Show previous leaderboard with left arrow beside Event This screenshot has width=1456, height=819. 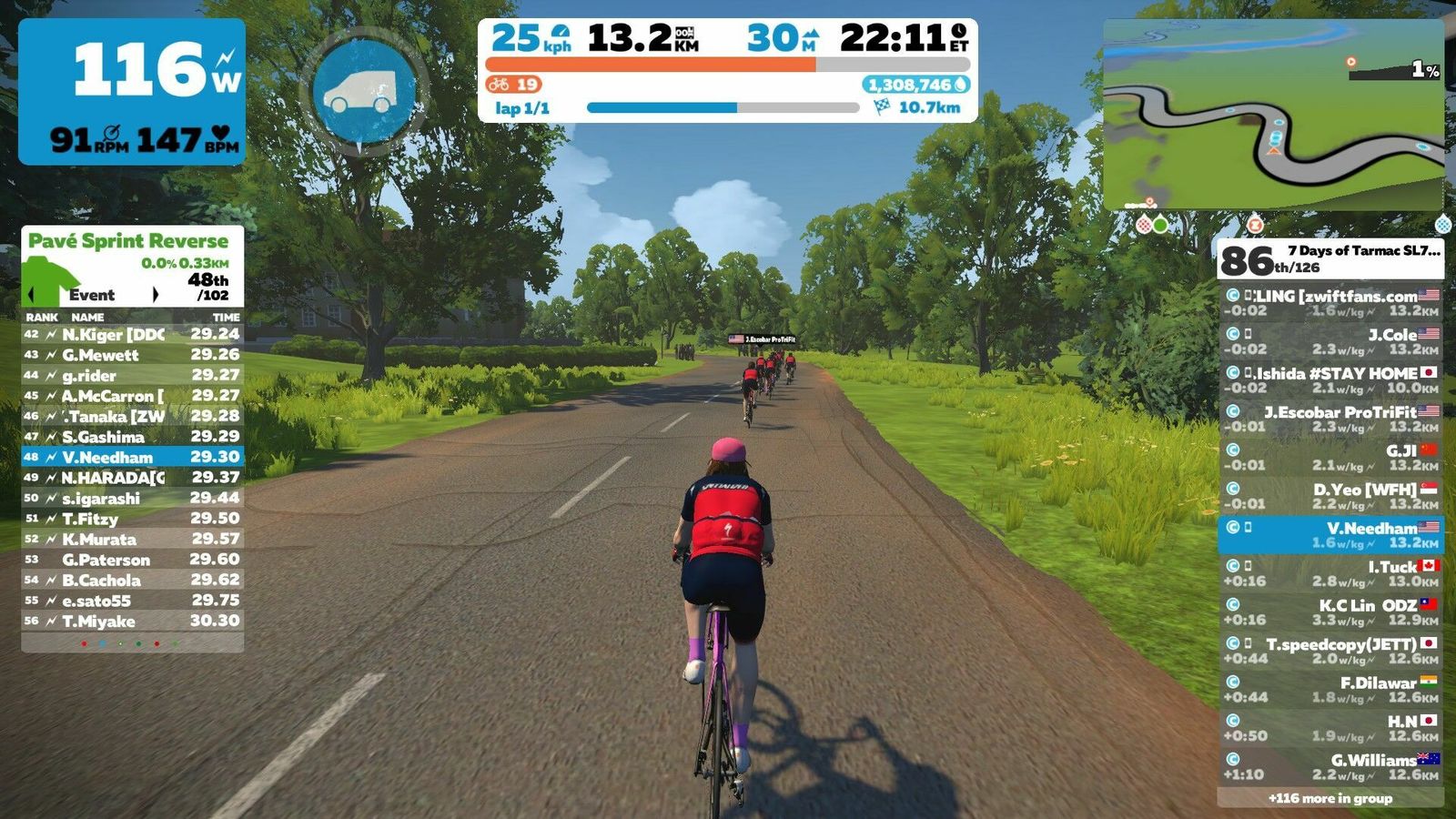(34, 295)
